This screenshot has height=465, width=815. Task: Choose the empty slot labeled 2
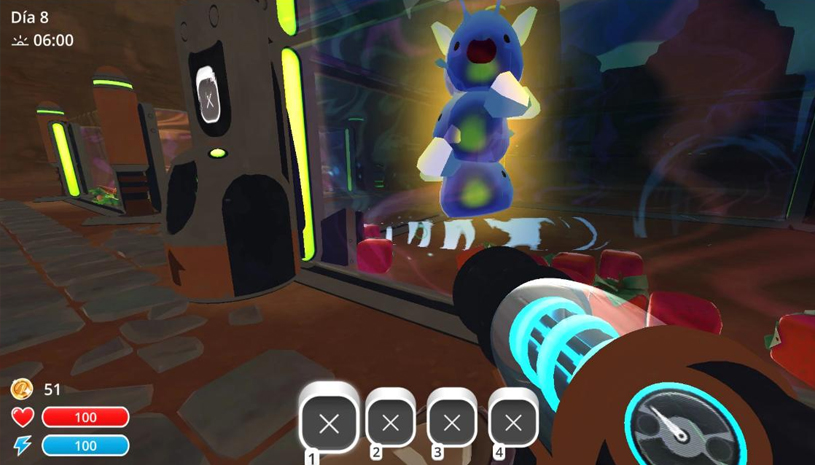(x=391, y=423)
